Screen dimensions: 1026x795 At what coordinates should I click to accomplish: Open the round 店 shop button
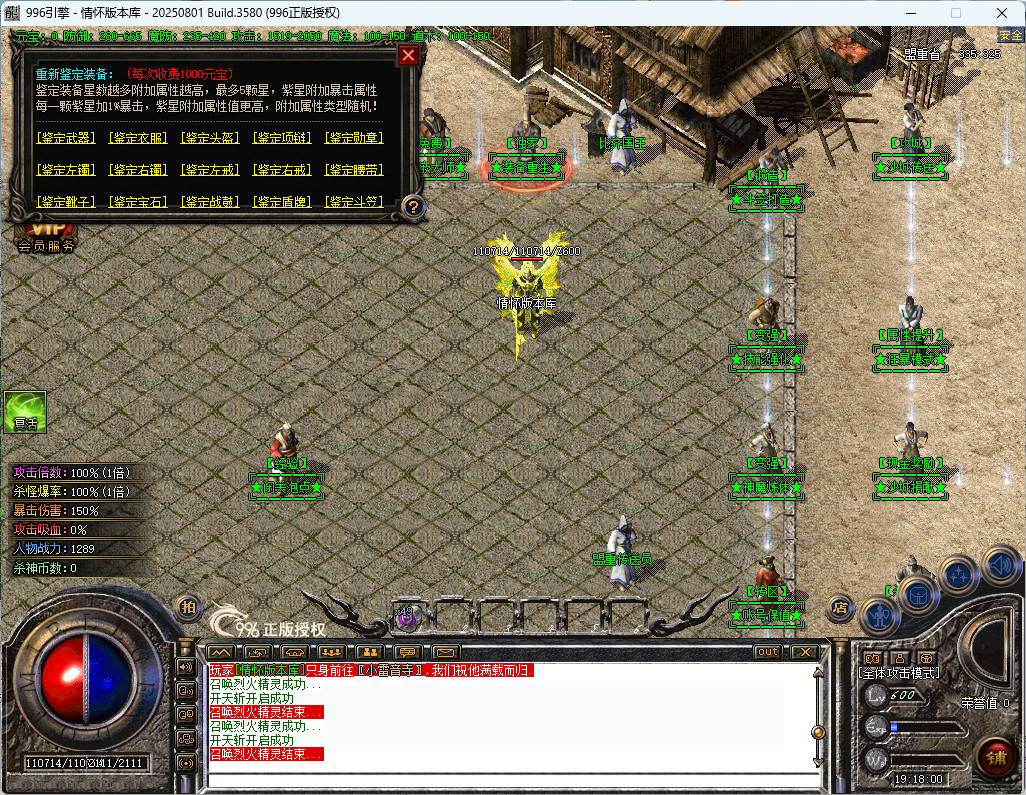[840, 606]
